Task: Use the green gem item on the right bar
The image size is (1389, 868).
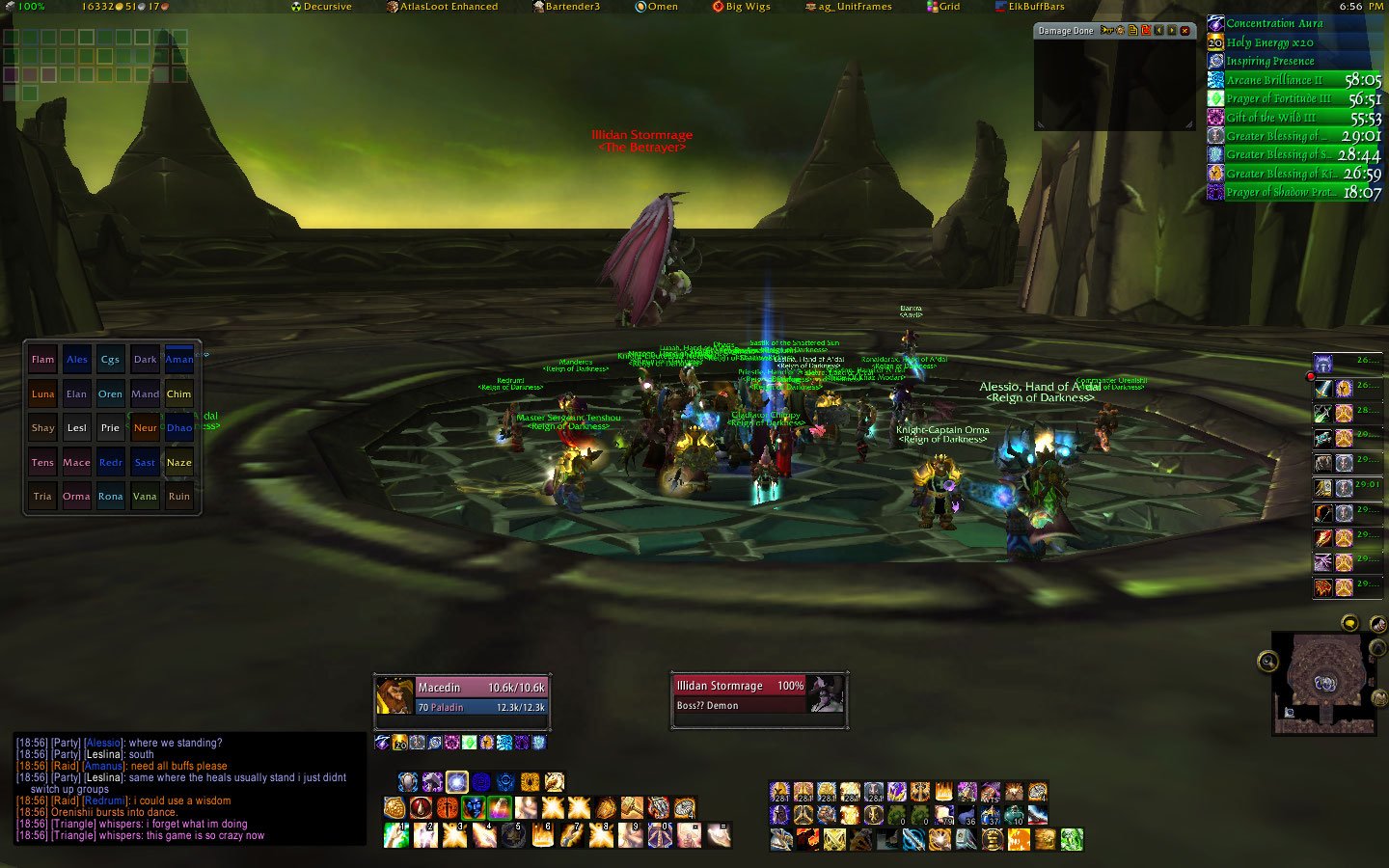Action: [x=1072, y=840]
